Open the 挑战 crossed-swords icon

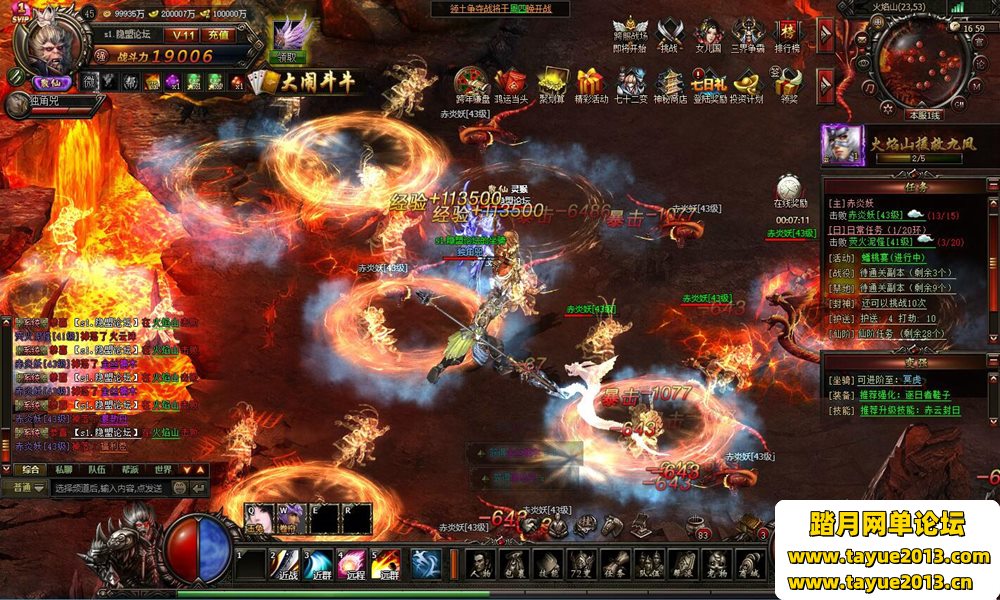point(669,34)
